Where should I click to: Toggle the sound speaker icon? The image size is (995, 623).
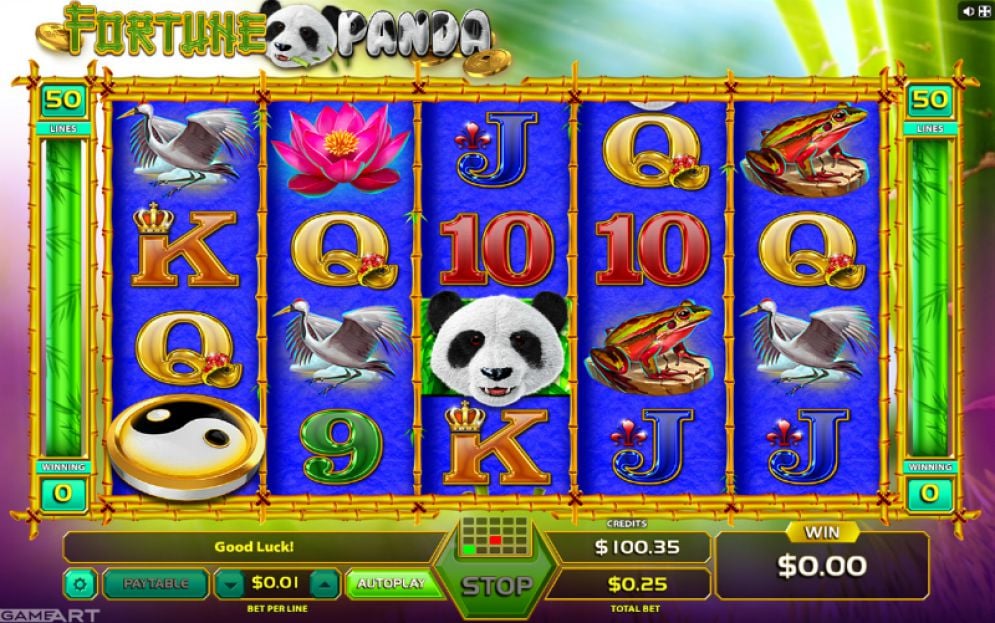[967, 11]
